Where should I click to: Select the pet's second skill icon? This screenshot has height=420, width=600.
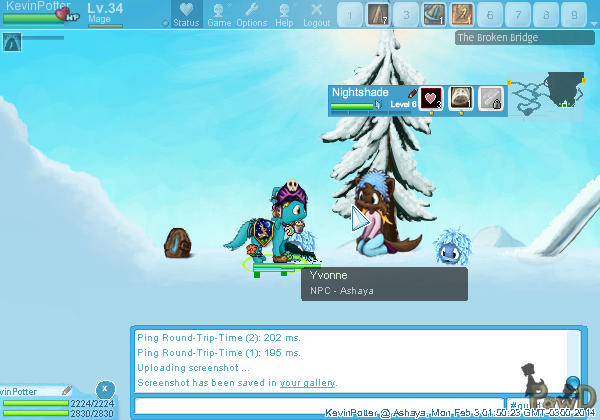point(460,98)
